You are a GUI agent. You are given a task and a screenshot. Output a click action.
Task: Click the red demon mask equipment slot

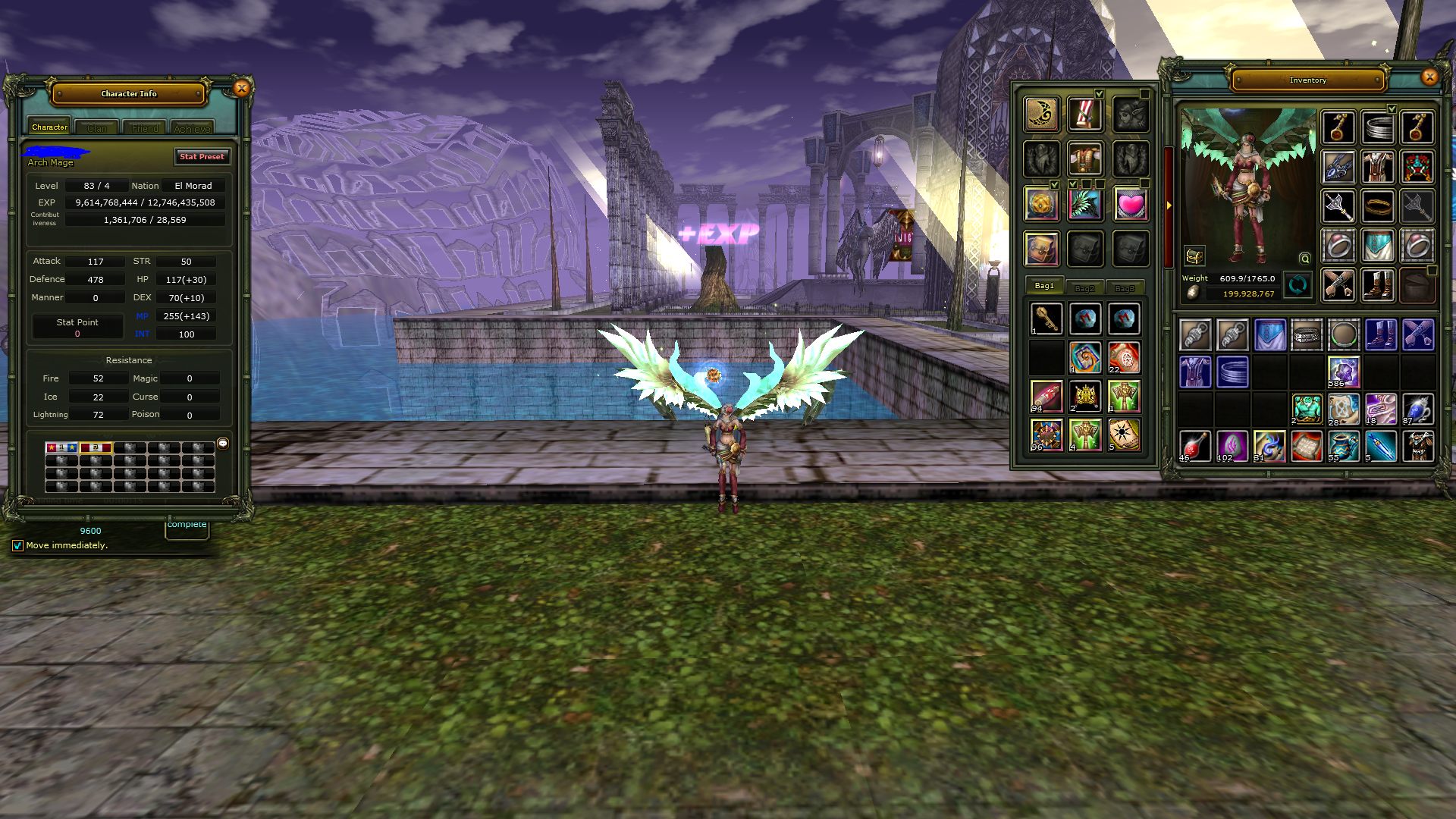click(1417, 166)
